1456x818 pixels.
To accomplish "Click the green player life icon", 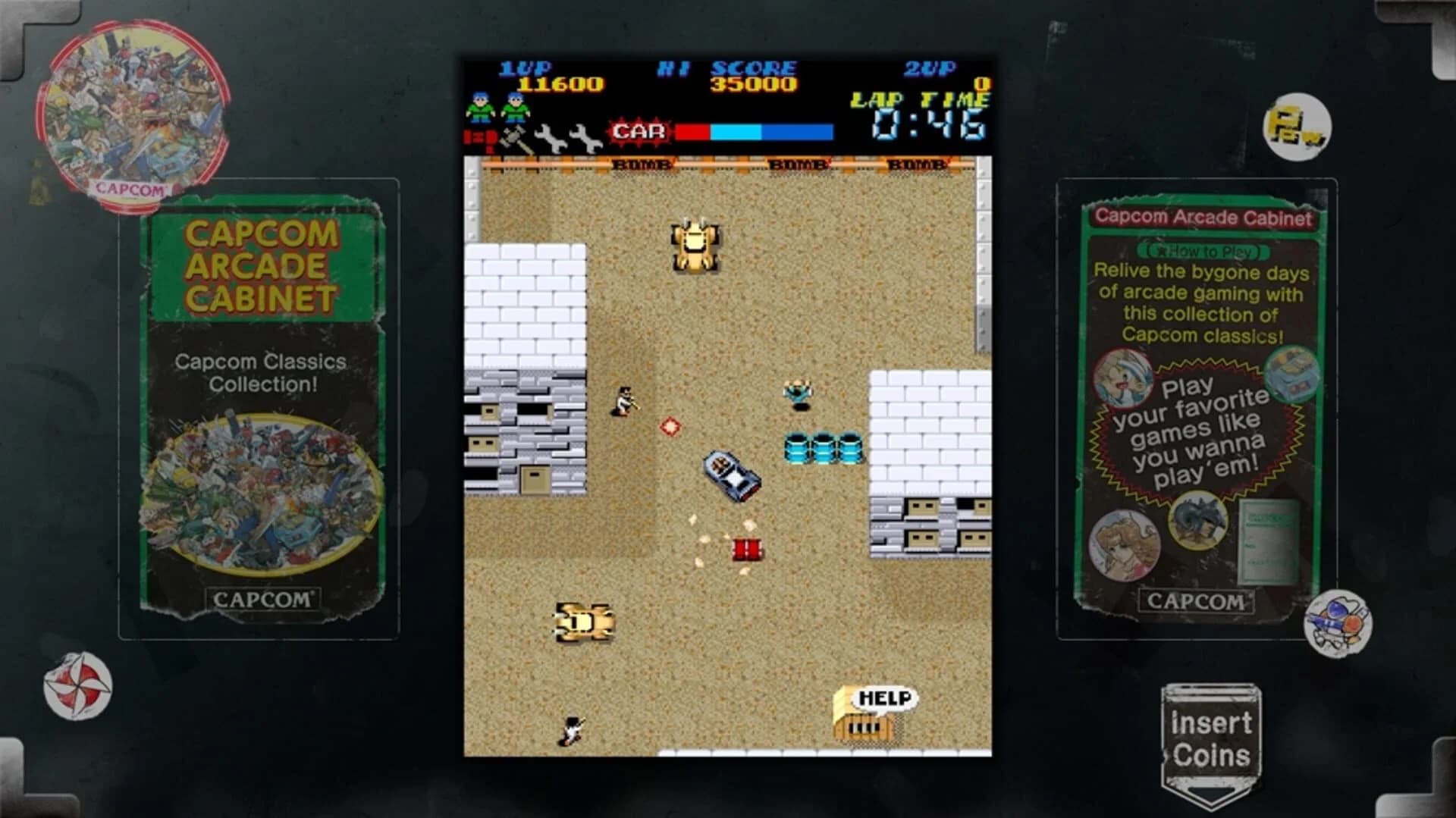I will pyautogui.click(x=480, y=106).
